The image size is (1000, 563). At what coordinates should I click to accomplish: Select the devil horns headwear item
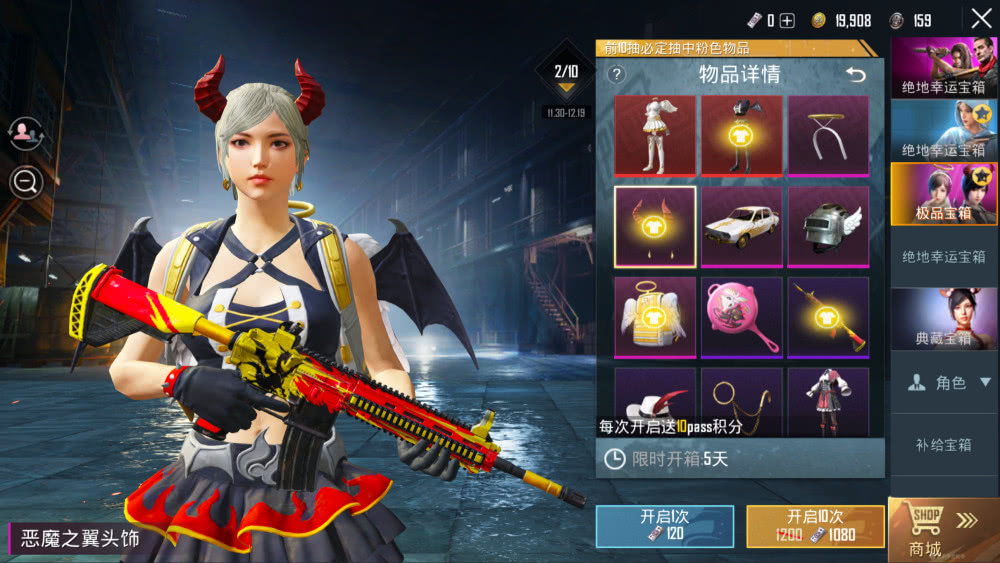click(x=655, y=227)
